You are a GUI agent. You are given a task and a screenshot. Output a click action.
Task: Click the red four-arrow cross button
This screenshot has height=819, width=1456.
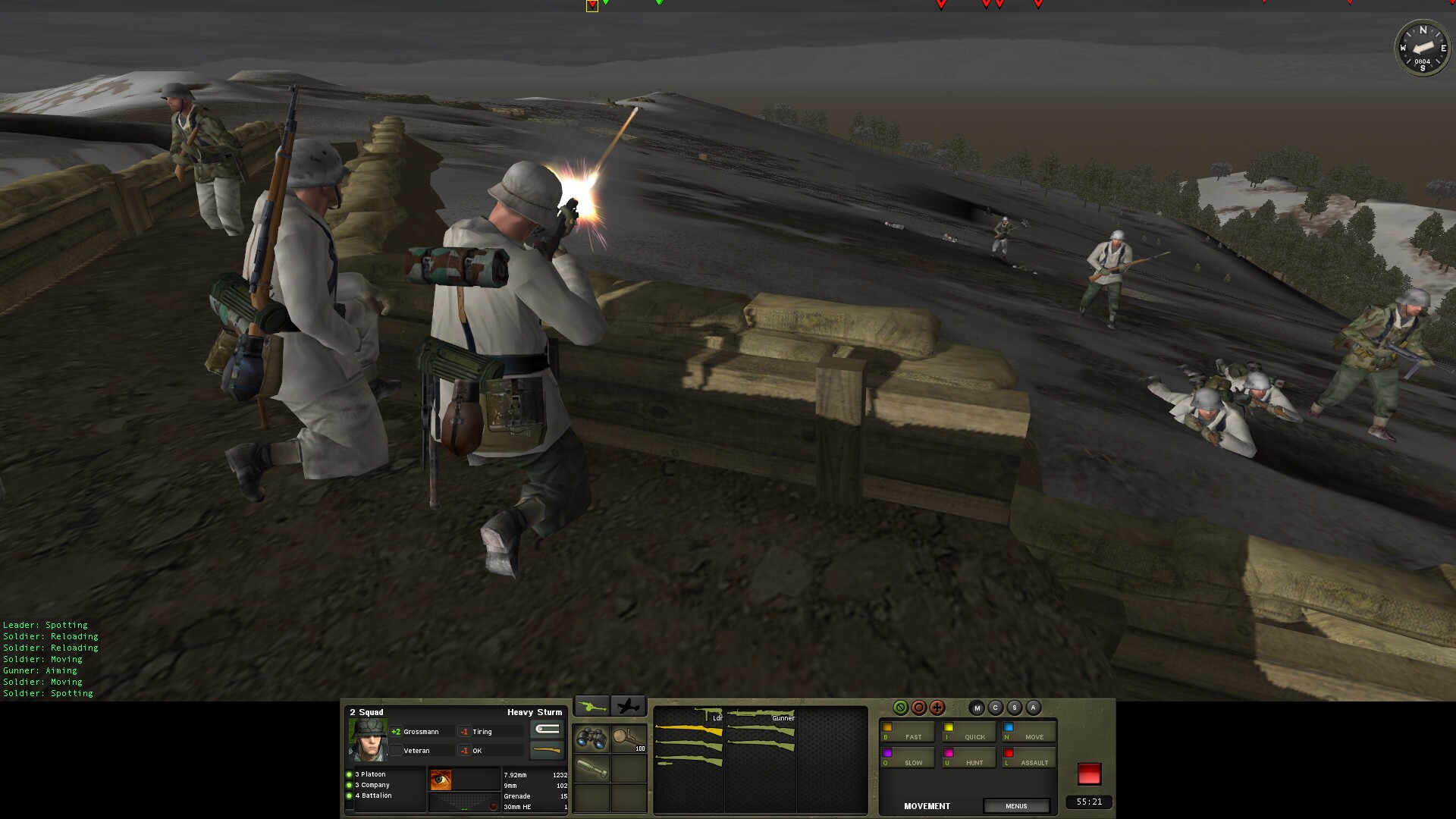(937, 708)
